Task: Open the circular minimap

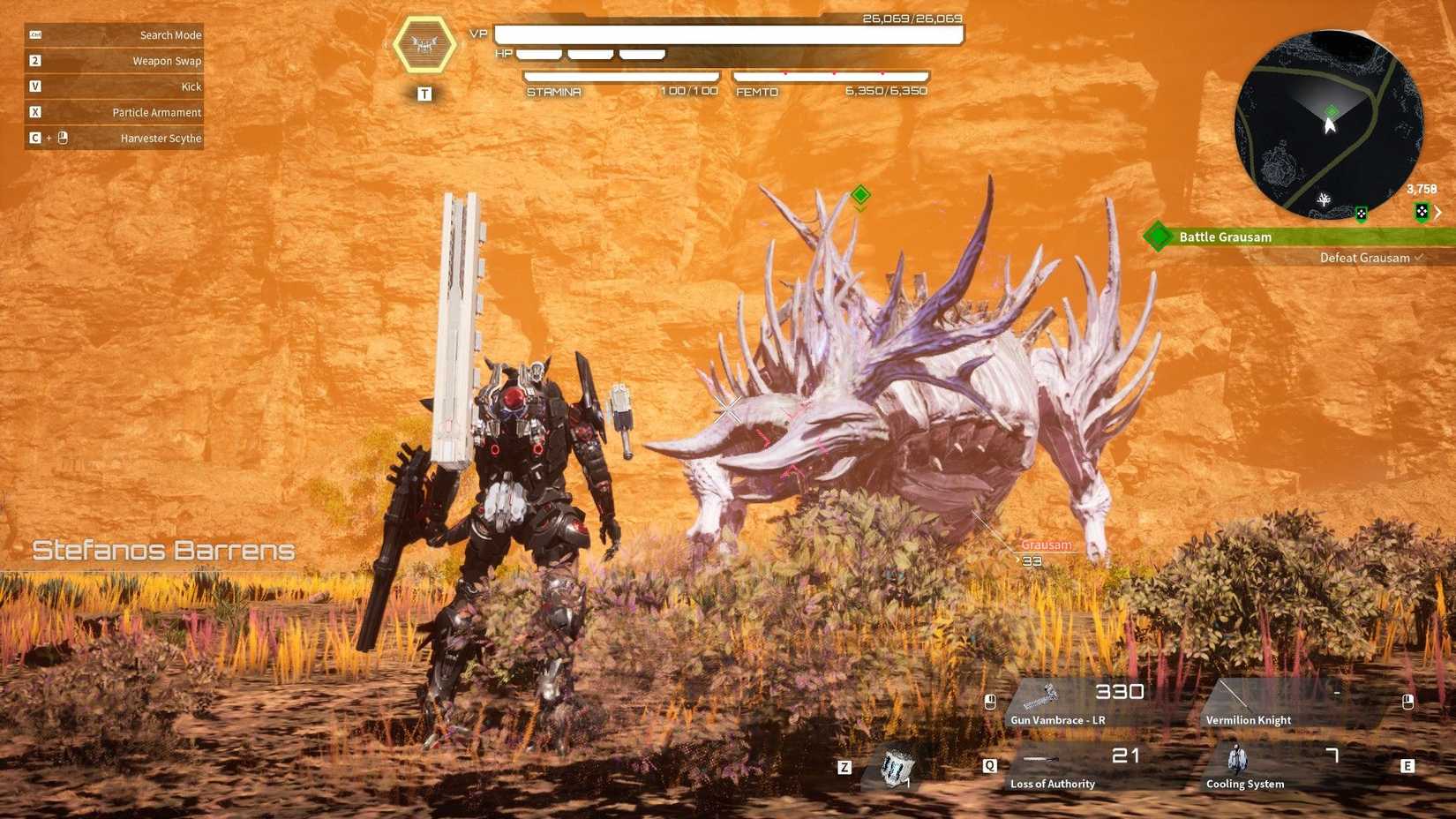Action: point(1328,124)
